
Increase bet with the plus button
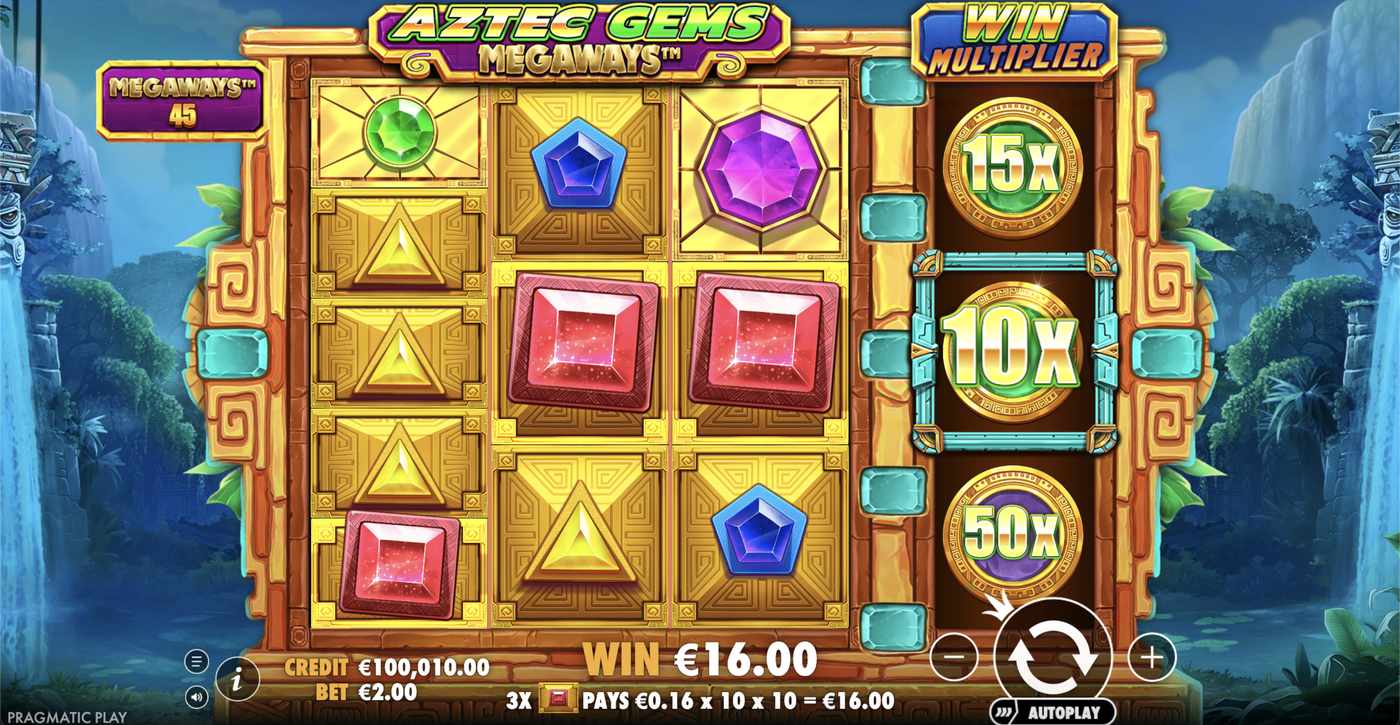[1150, 655]
